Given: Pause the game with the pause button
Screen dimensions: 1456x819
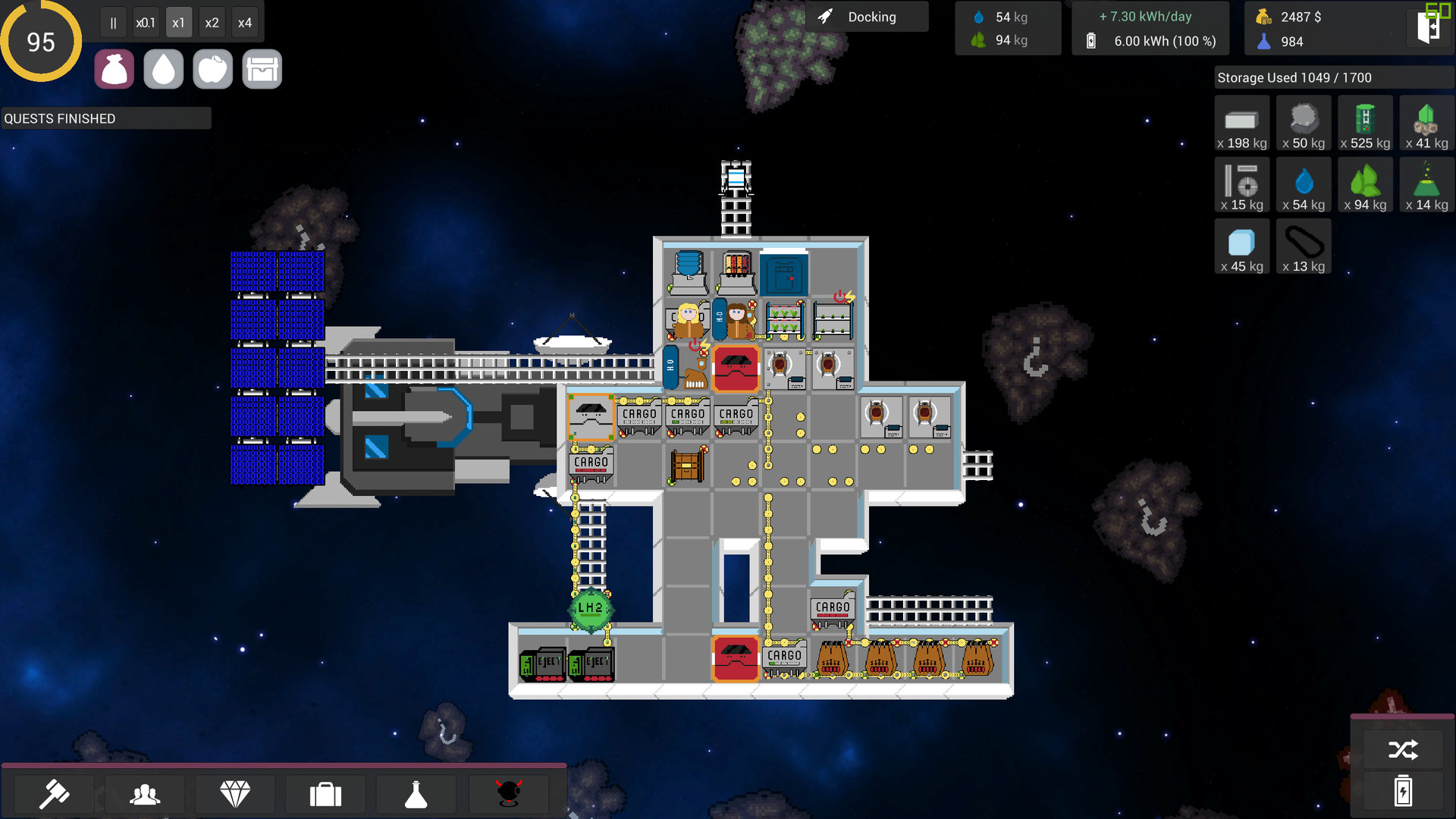Looking at the screenshot, I should point(113,22).
